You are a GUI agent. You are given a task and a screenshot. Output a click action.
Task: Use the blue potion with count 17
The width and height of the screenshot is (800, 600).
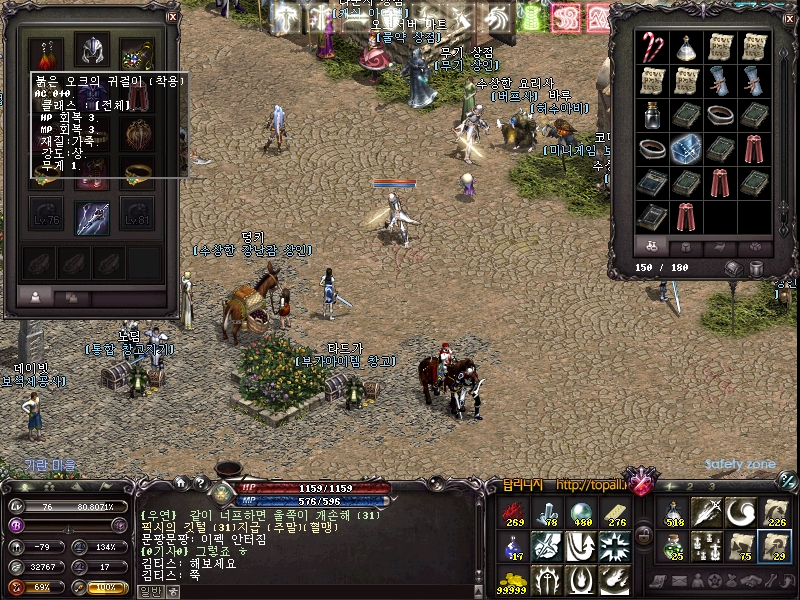513,546
